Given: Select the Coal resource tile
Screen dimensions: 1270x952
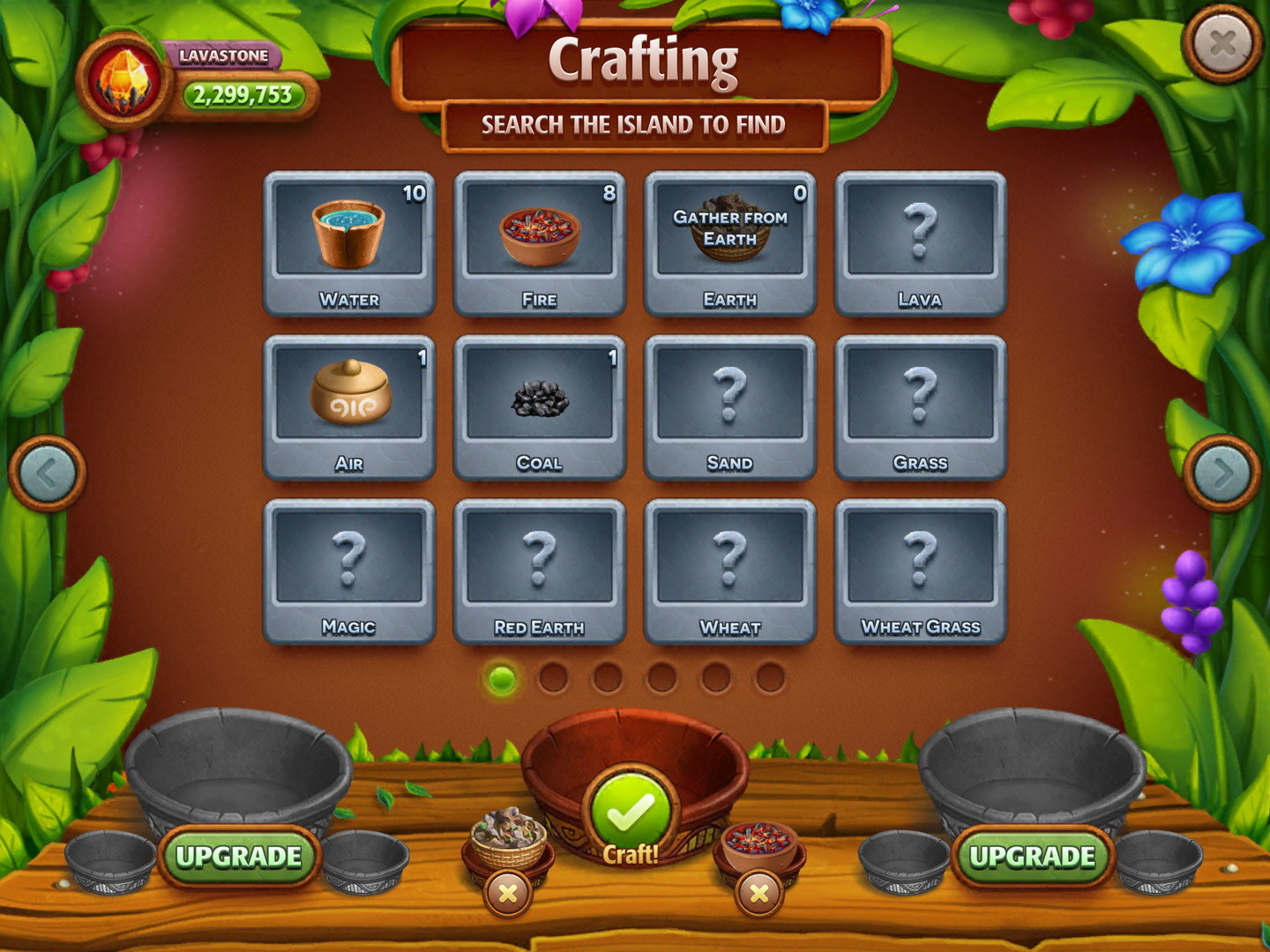Looking at the screenshot, I should coord(540,401).
